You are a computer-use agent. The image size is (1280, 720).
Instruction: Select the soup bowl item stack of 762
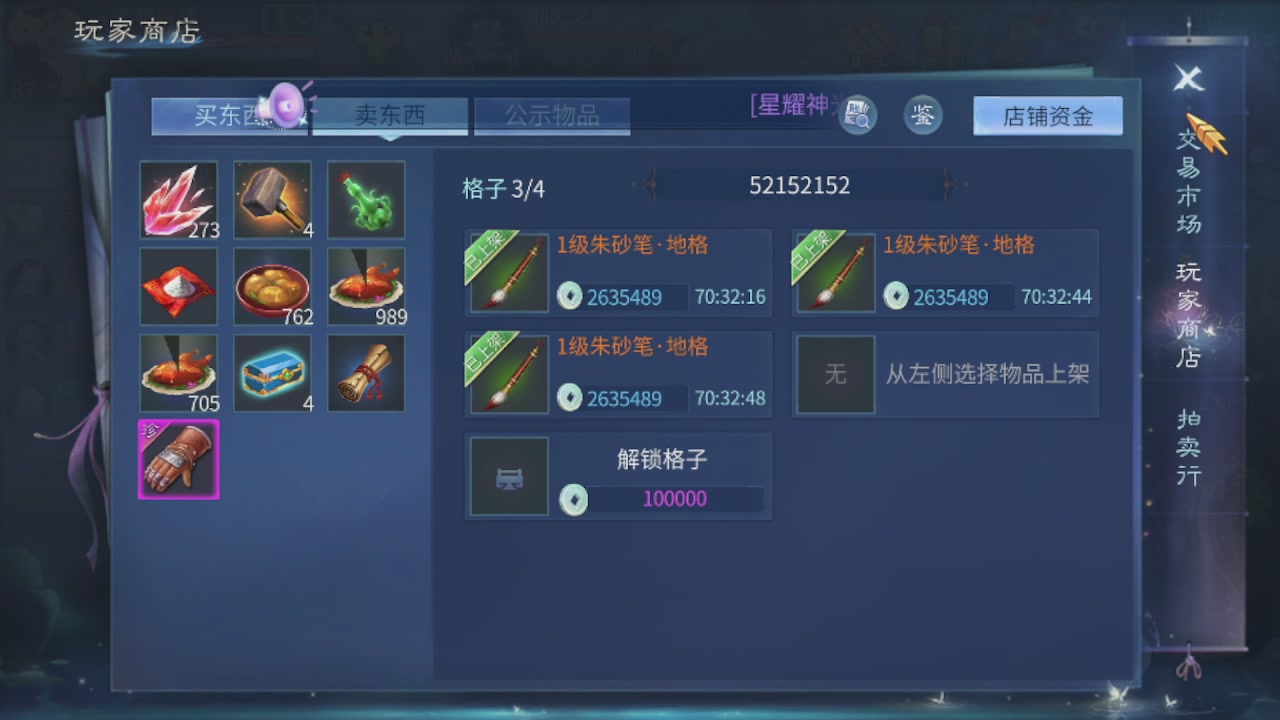(272, 286)
